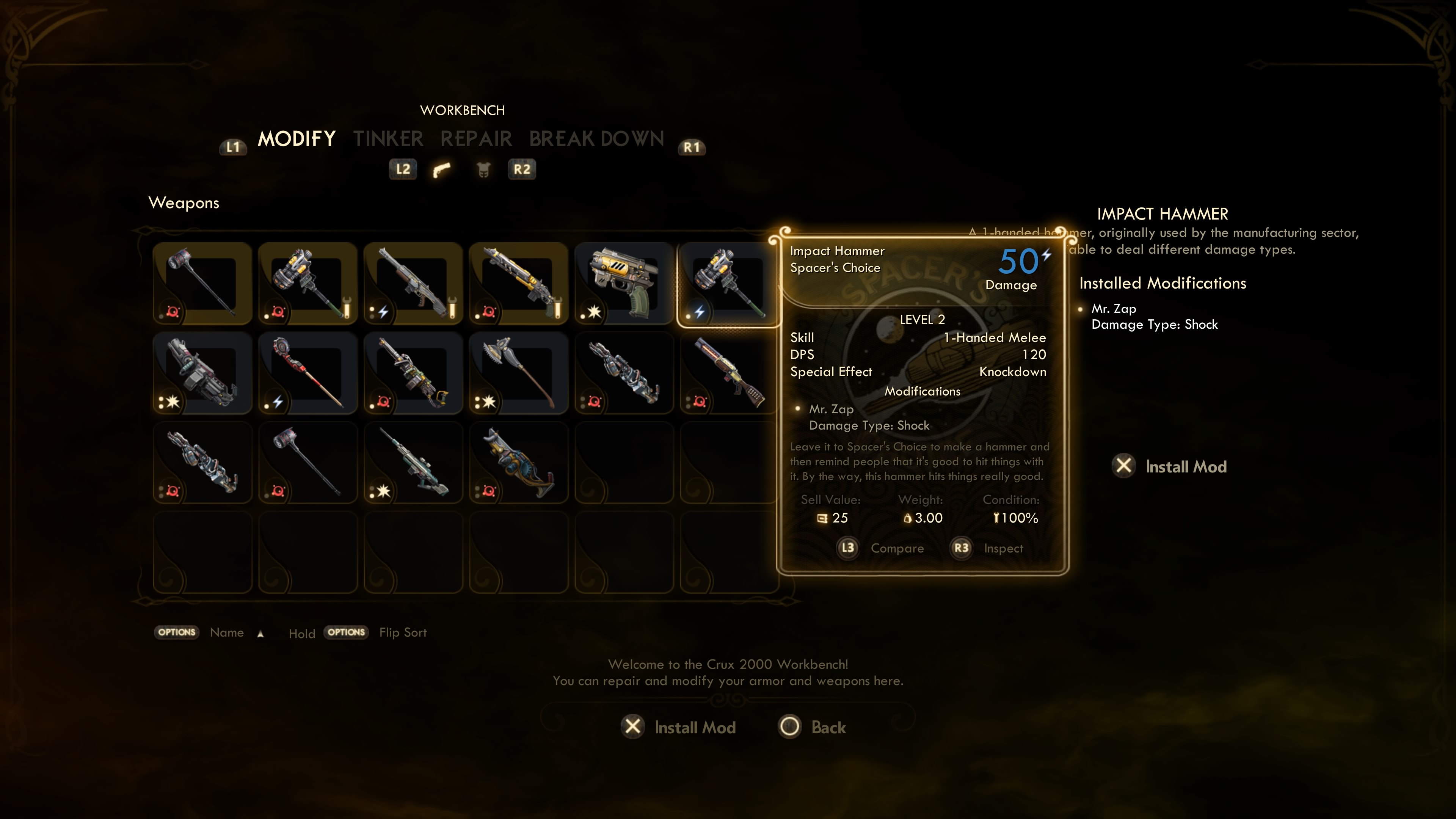
Task: Show the weapons category pistol icon
Action: pyautogui.click(x=441, y=169)
